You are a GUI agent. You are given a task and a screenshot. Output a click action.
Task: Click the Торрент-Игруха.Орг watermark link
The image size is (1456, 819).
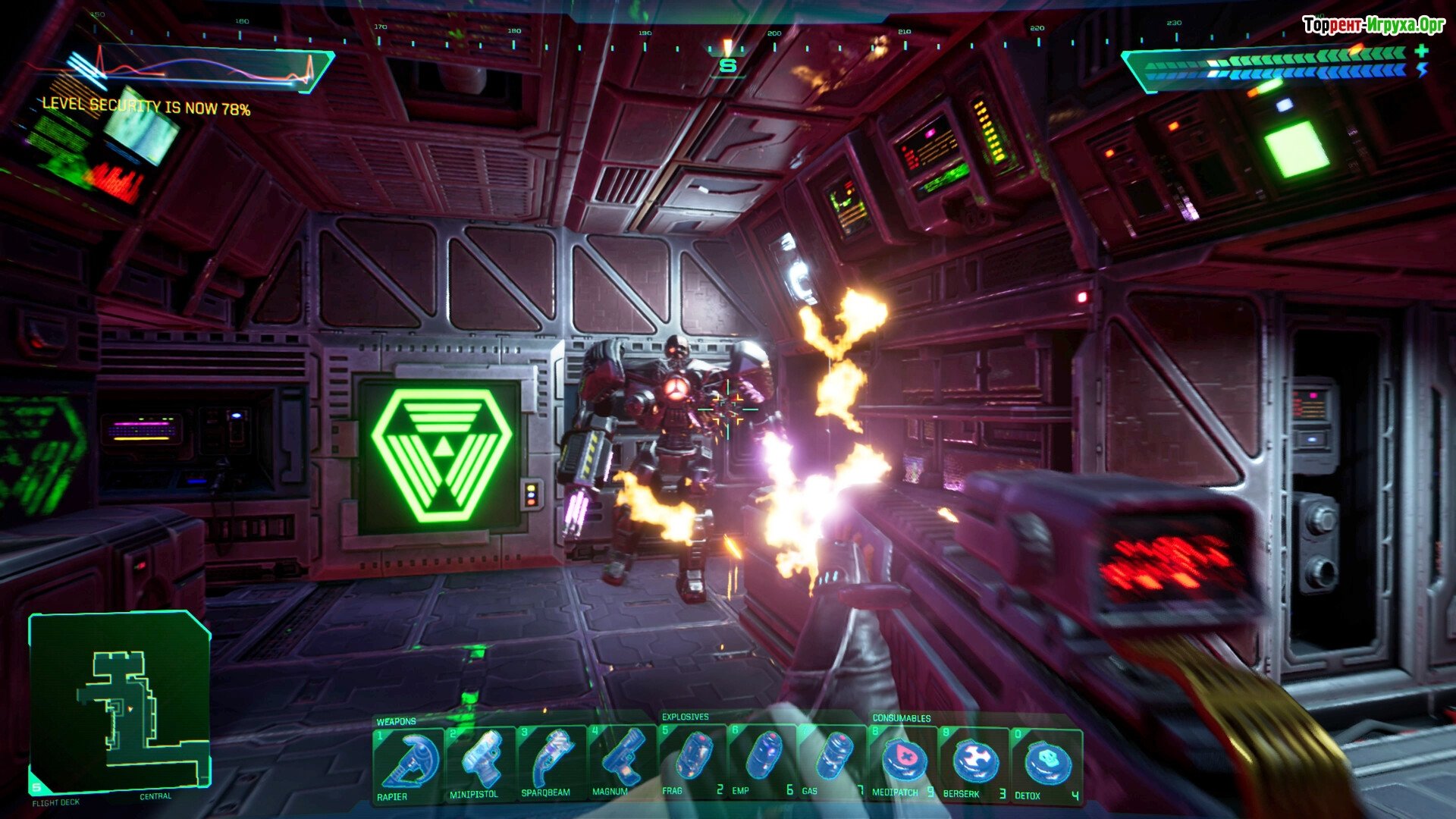click(x=1373, y=26)
